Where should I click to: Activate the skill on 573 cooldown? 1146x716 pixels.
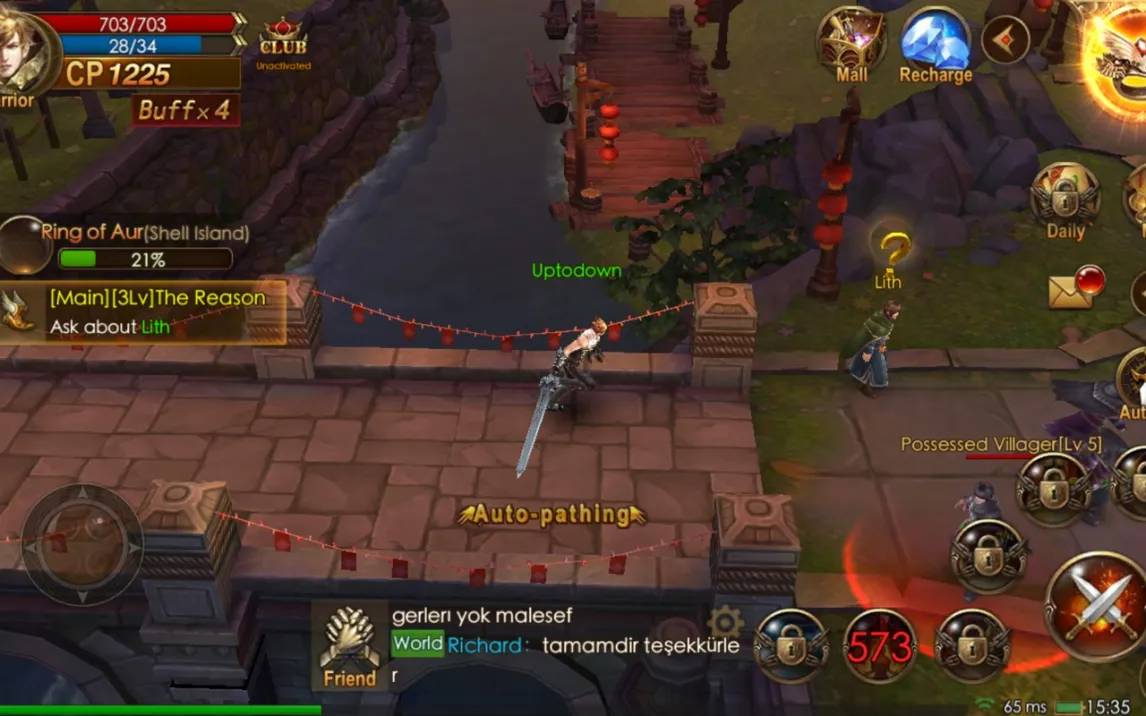pyautogui.click(x=880, y=647)
